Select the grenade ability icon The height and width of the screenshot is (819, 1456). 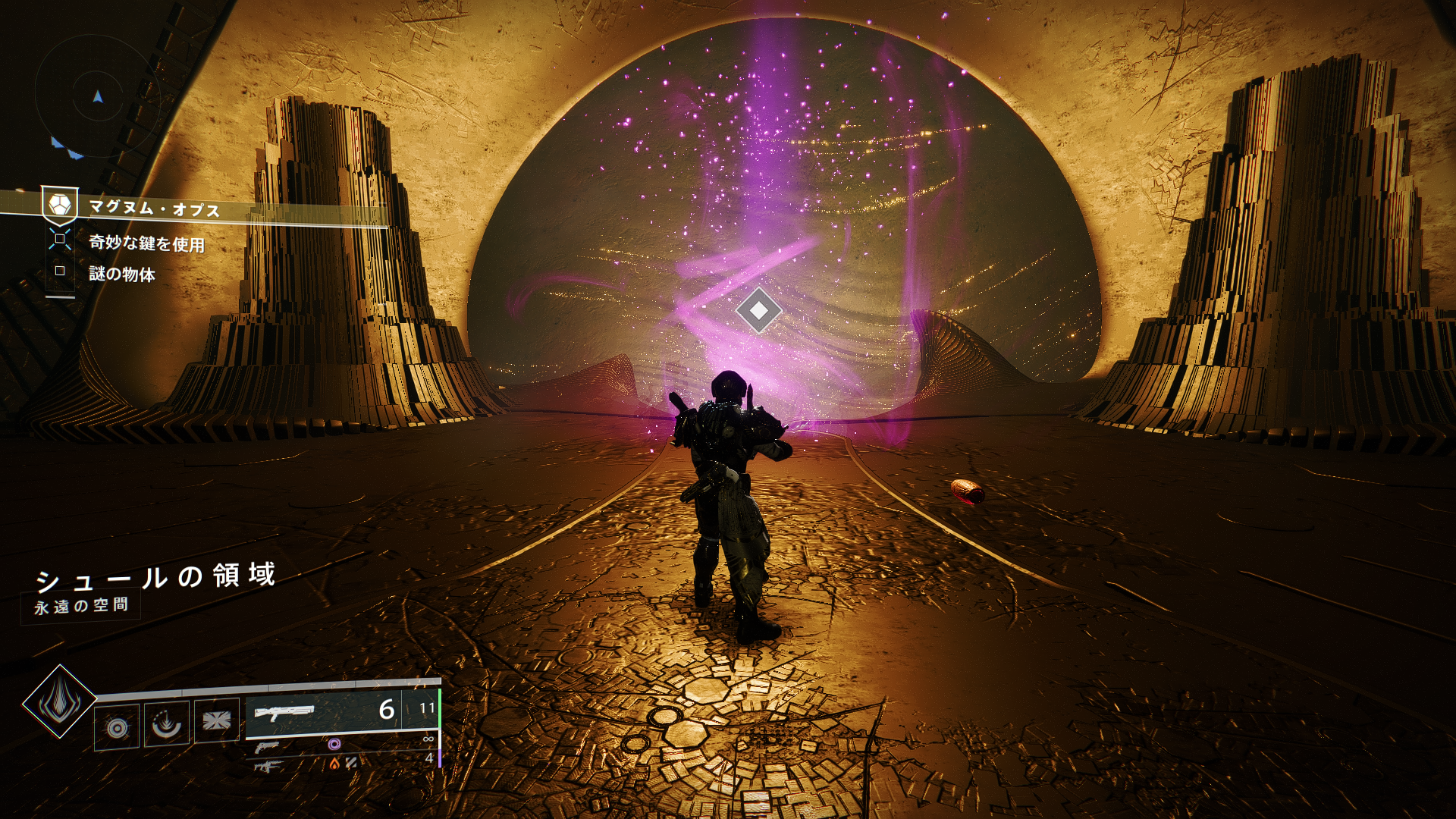[x=117, y=727]
